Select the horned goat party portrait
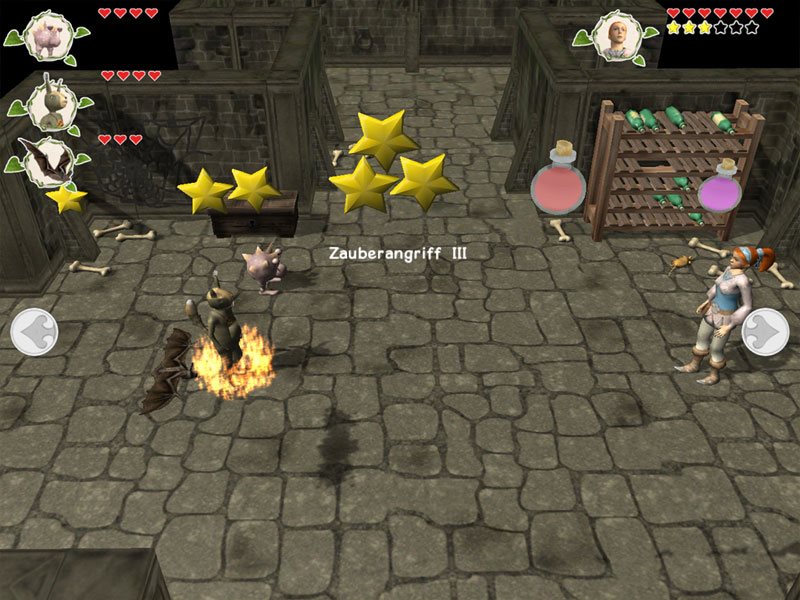800x600 pixels. [46, 103]
